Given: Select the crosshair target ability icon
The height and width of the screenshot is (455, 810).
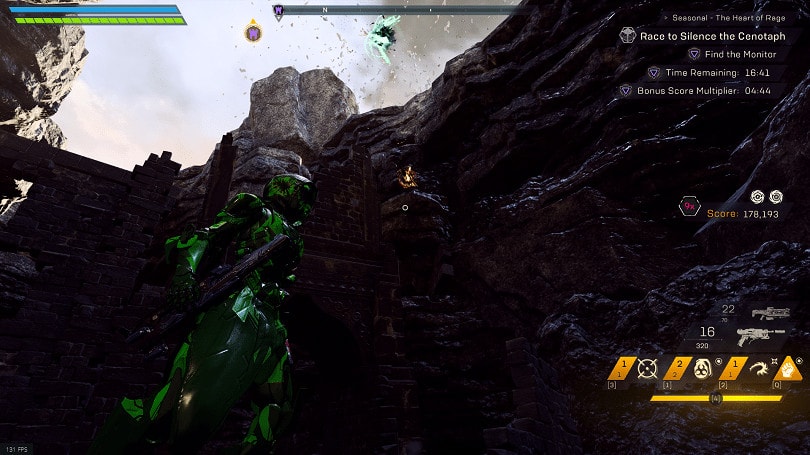Looking at the screenshot, I should click(647, 368).
